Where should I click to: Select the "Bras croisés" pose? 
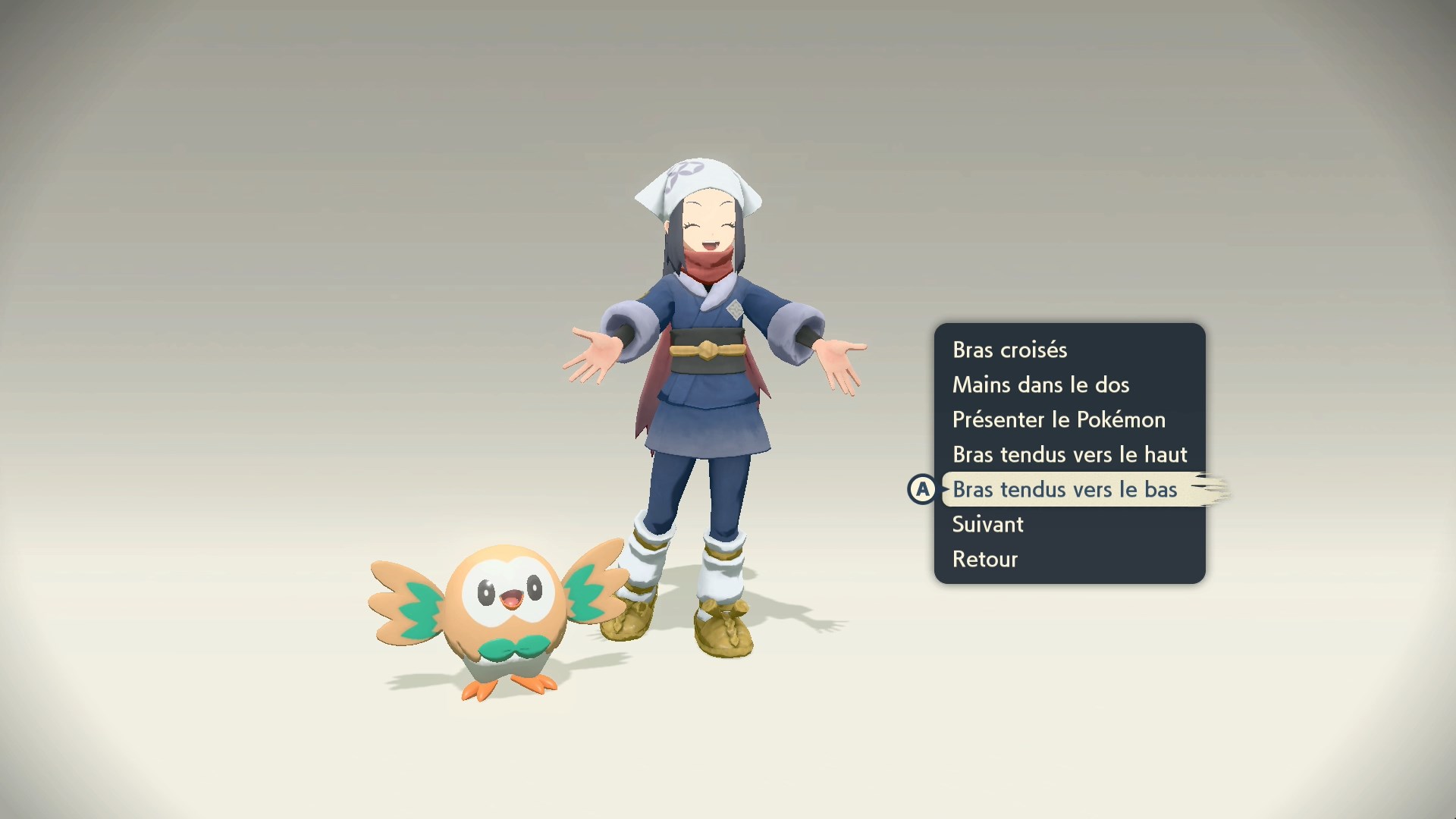click(x=1009, y=350)
